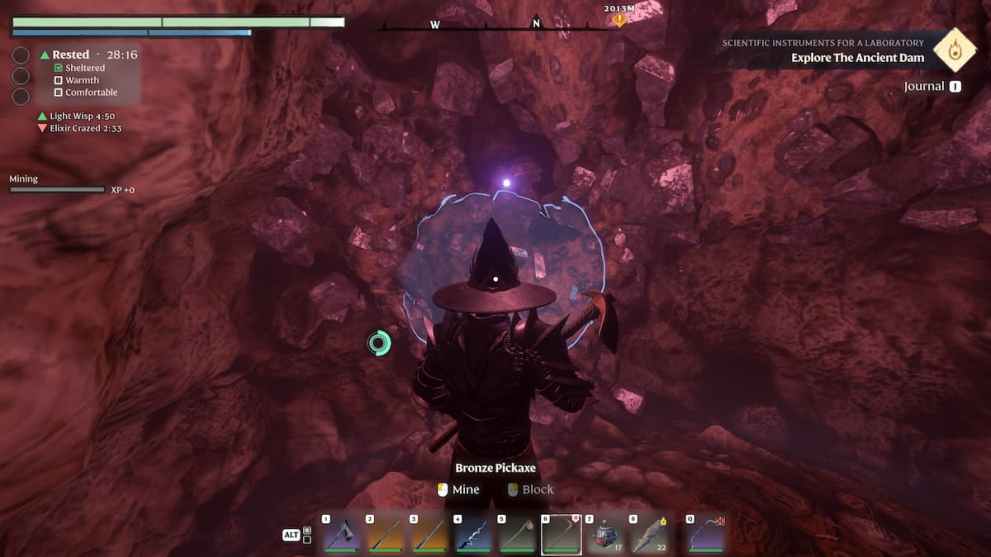Screen dimensions: 991x557
Task: Click the diamond quest icon beside the tracker
Action: (x=955, y=50)
